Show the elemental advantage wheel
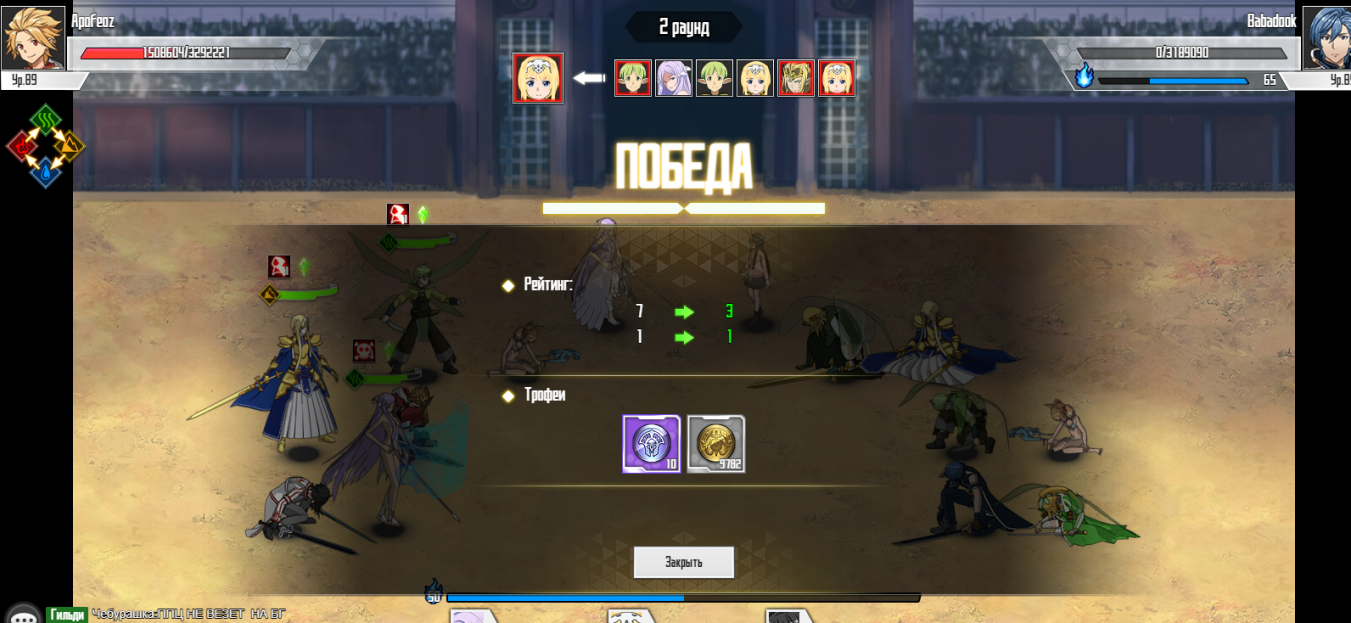 point(45,146)
